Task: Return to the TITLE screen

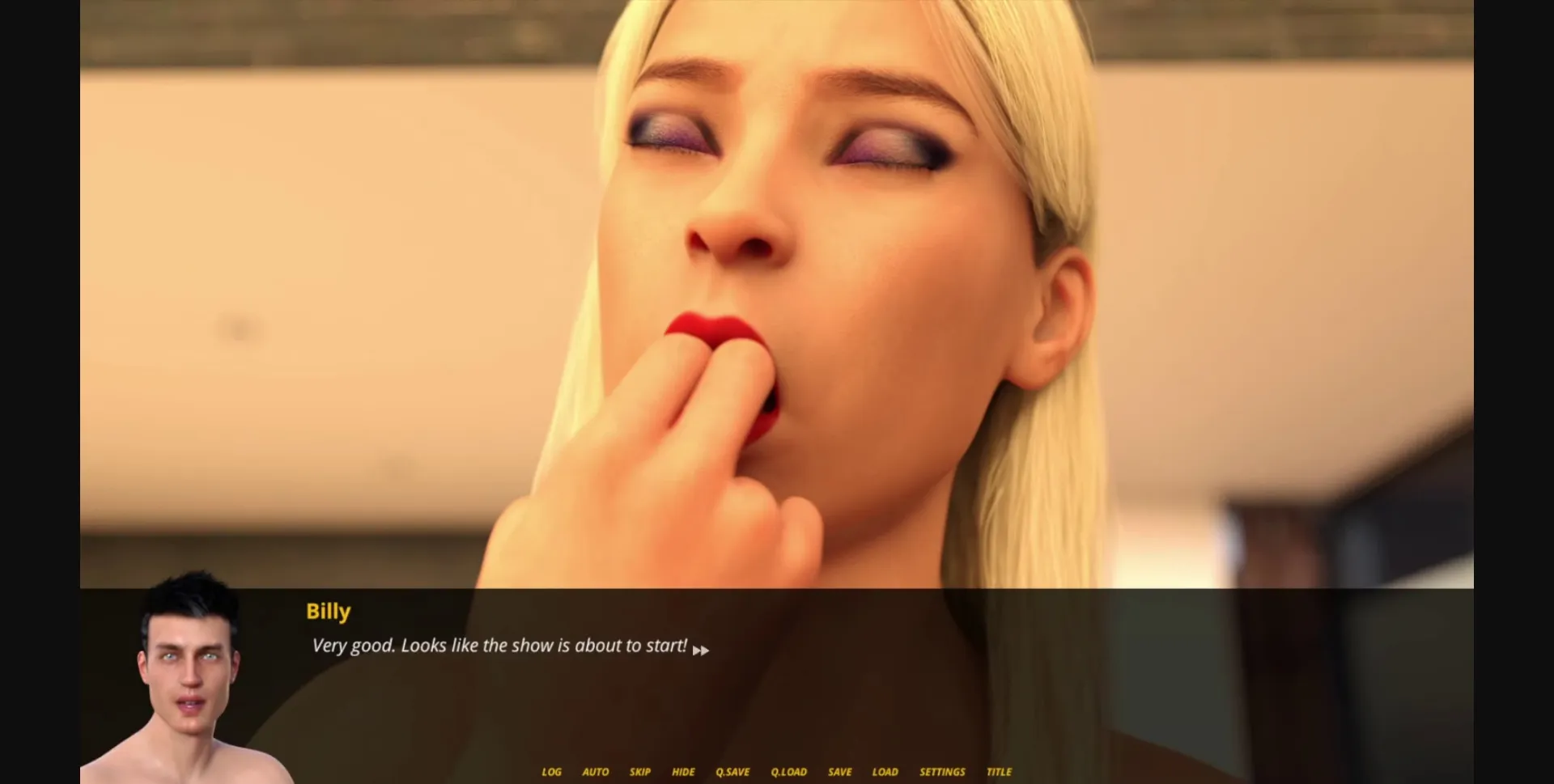Action: pos(1000,772)
